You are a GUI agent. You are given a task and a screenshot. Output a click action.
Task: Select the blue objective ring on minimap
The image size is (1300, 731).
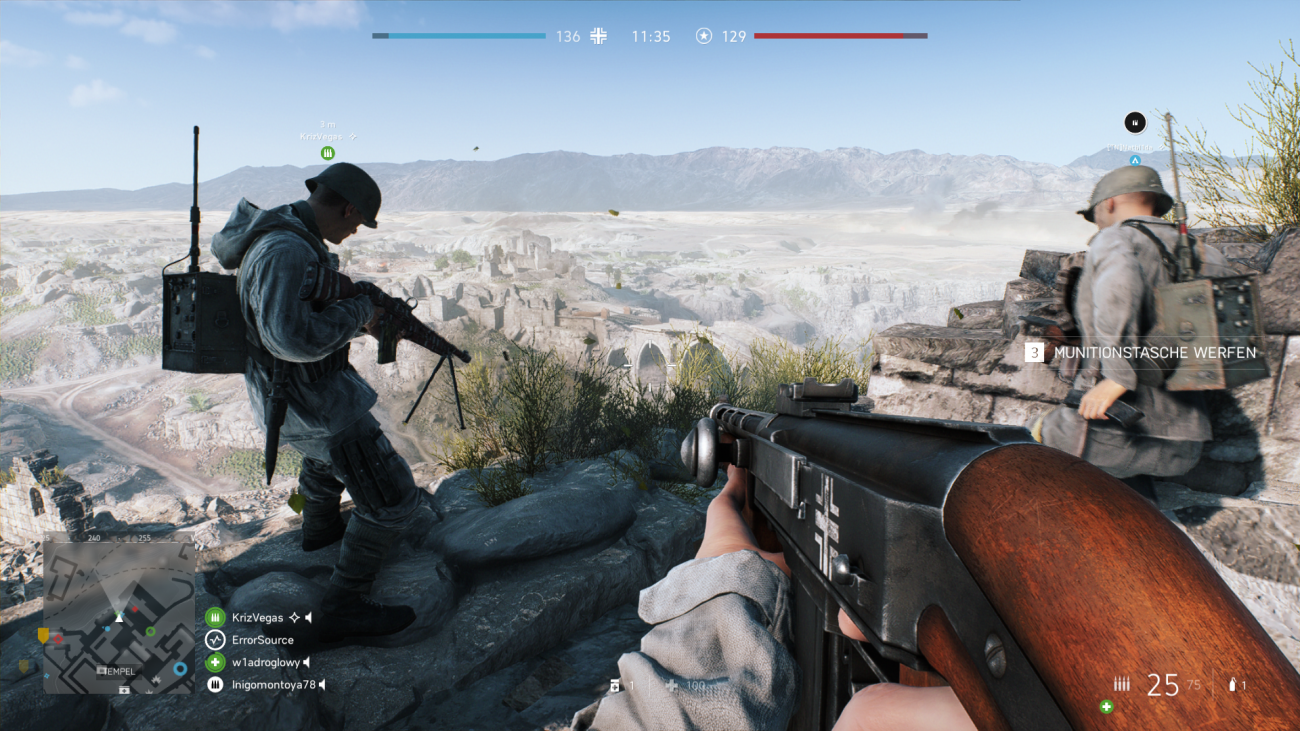180,668
